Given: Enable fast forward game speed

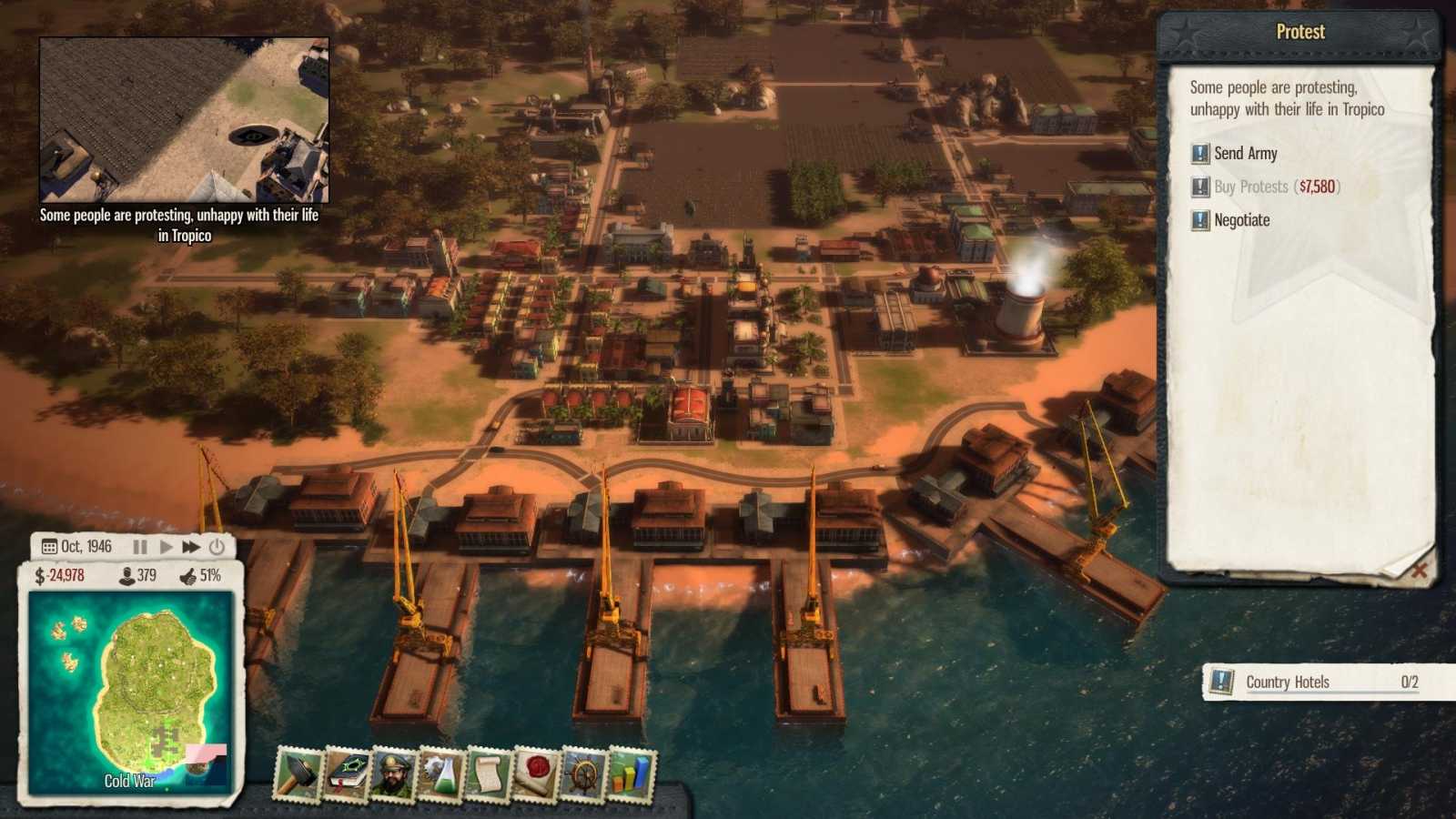Looking at the screenshot, I should coord(191,546).
